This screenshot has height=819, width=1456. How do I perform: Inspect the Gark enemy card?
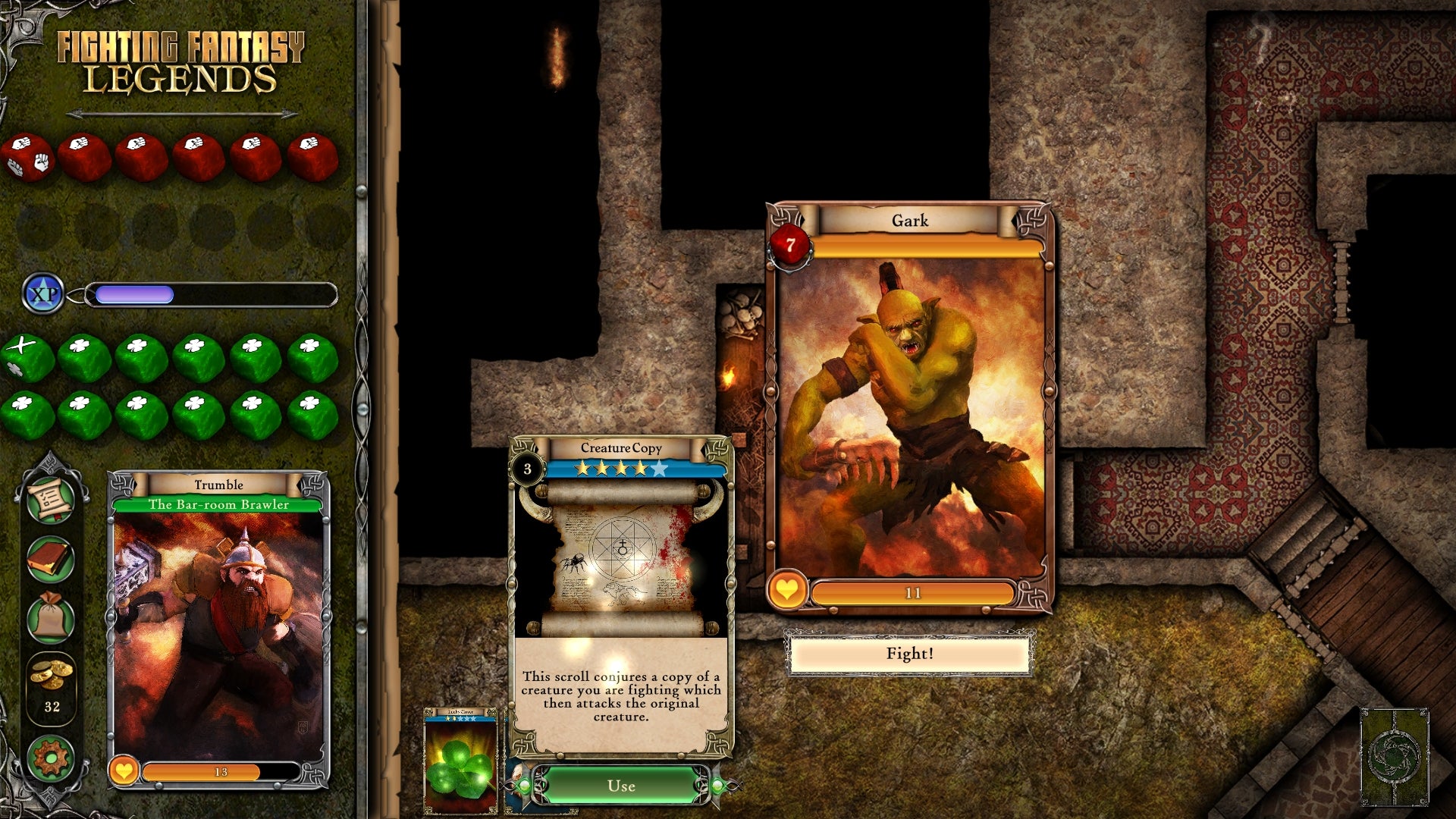pos(909,409)
